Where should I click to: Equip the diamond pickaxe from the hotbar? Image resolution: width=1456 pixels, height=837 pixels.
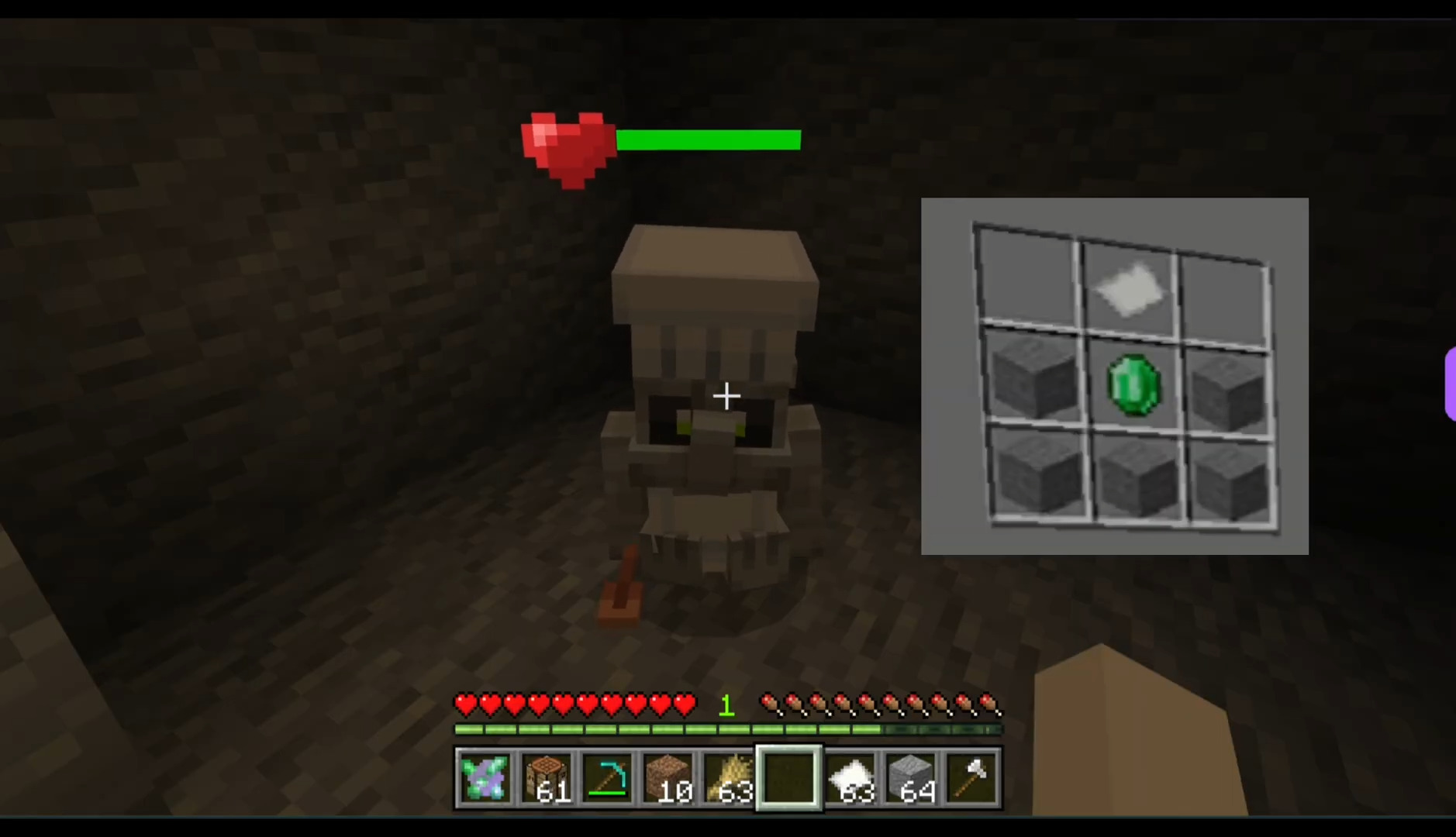pos(606,778)
